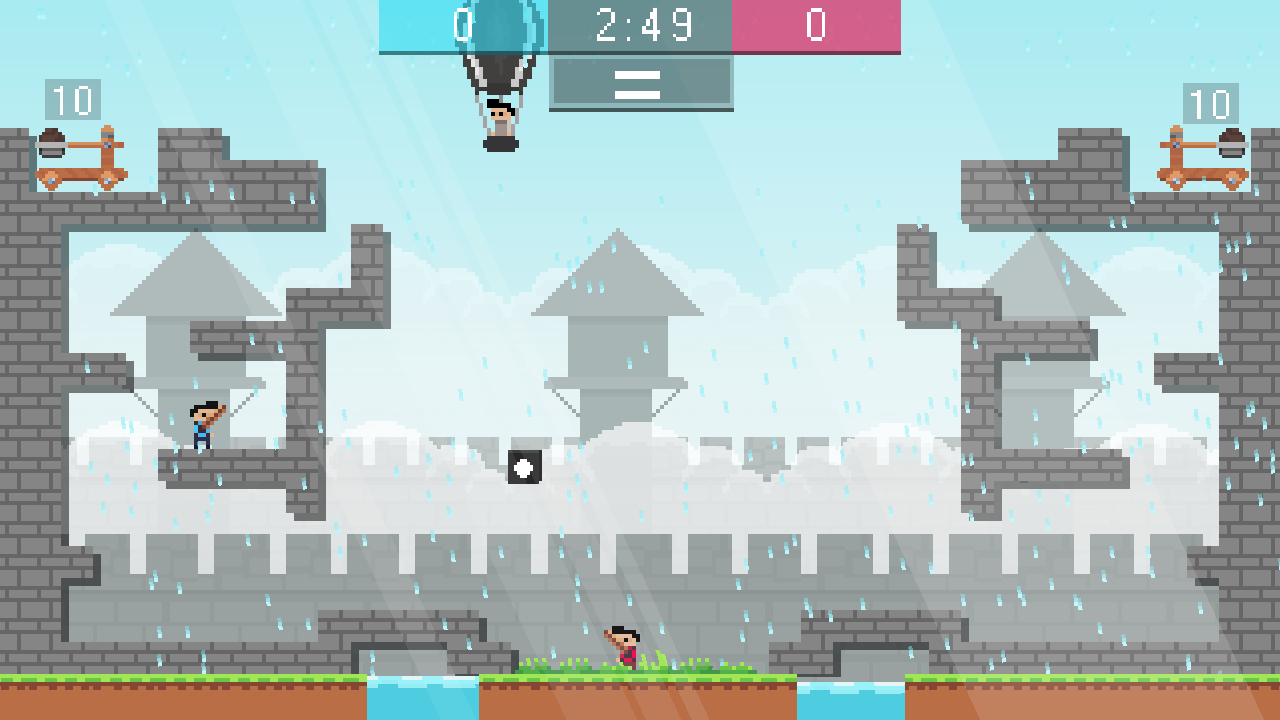Click the left wooden catapult
This screenshot has height=720, width=1280.
pos(78,158)
